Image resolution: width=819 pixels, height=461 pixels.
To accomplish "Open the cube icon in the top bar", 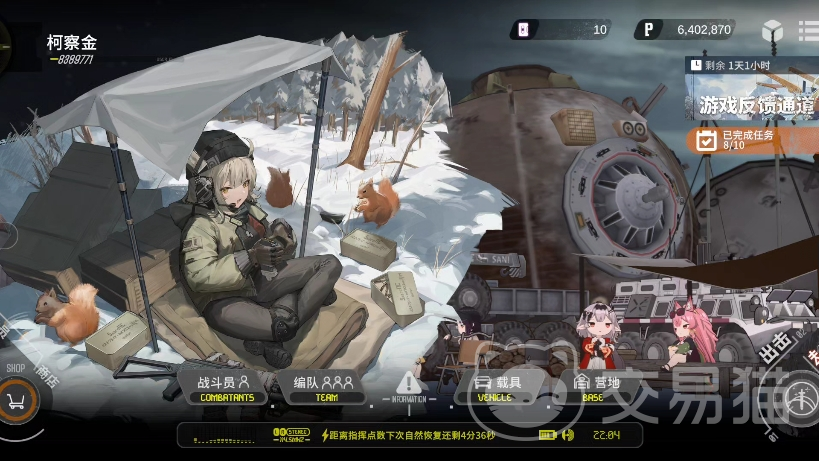I will [x=773, y=30].
